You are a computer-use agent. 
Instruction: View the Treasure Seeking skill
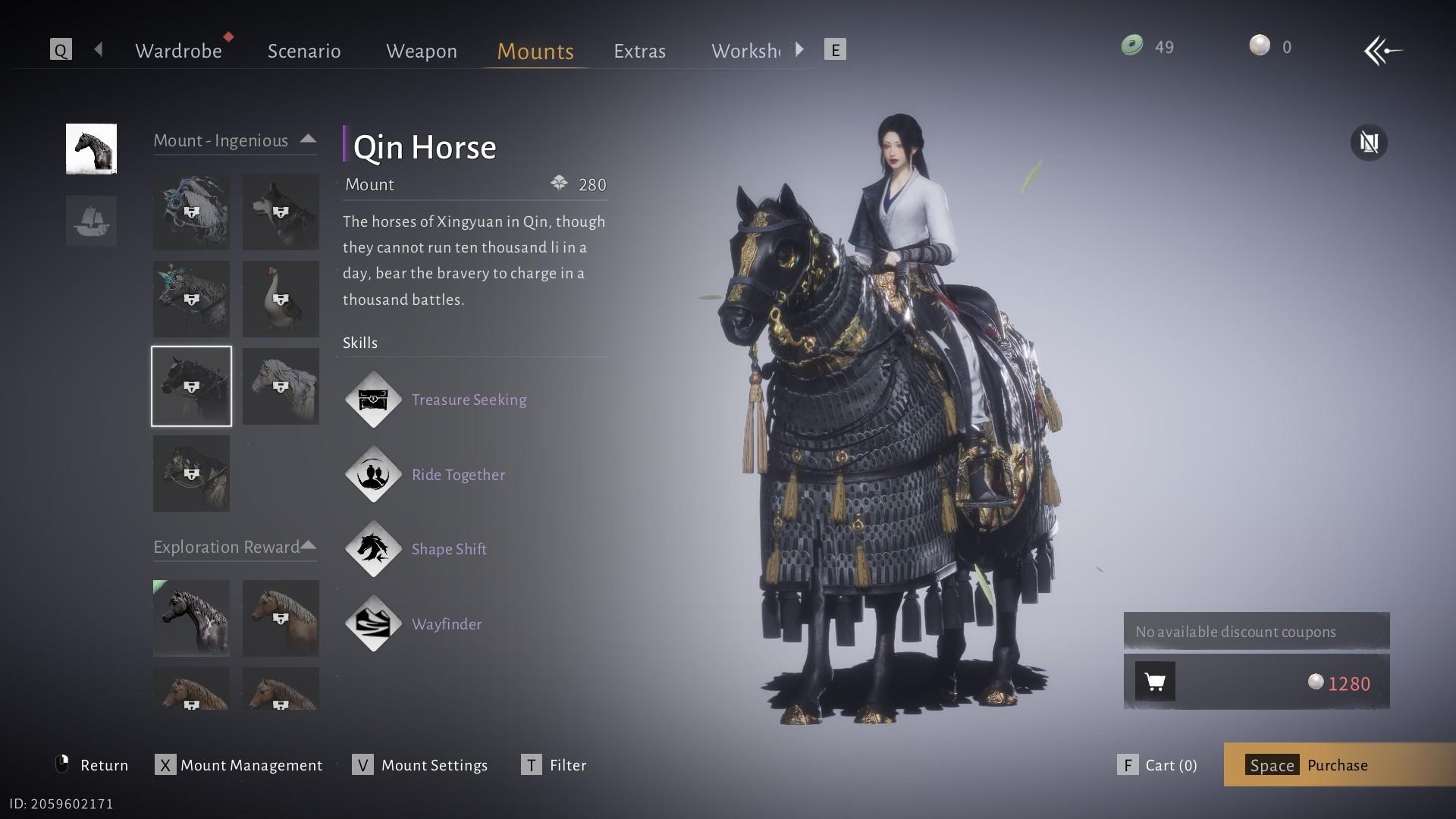point(469,400)
